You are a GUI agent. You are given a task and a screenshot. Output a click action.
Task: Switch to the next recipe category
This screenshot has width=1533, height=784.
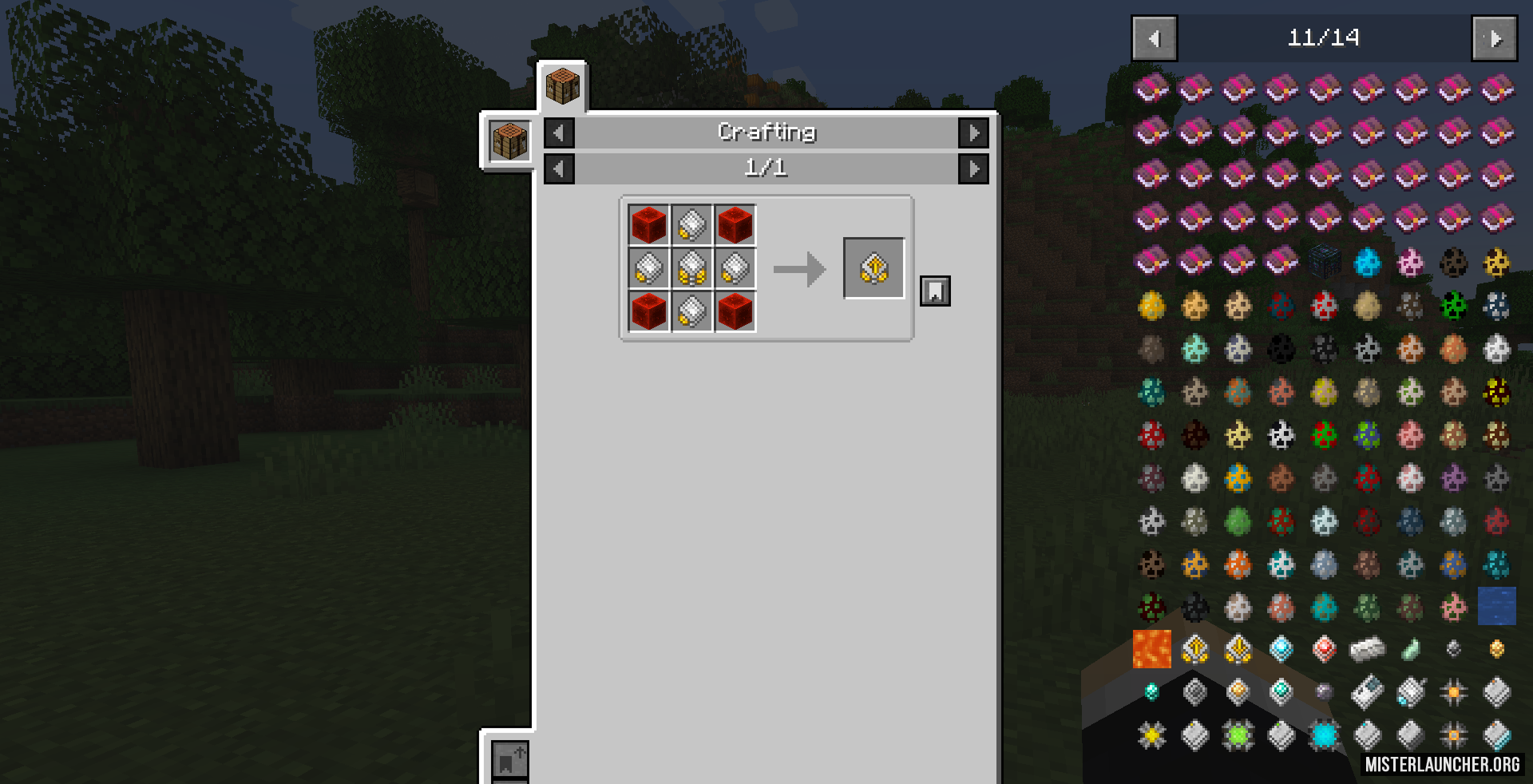(973, 133)
